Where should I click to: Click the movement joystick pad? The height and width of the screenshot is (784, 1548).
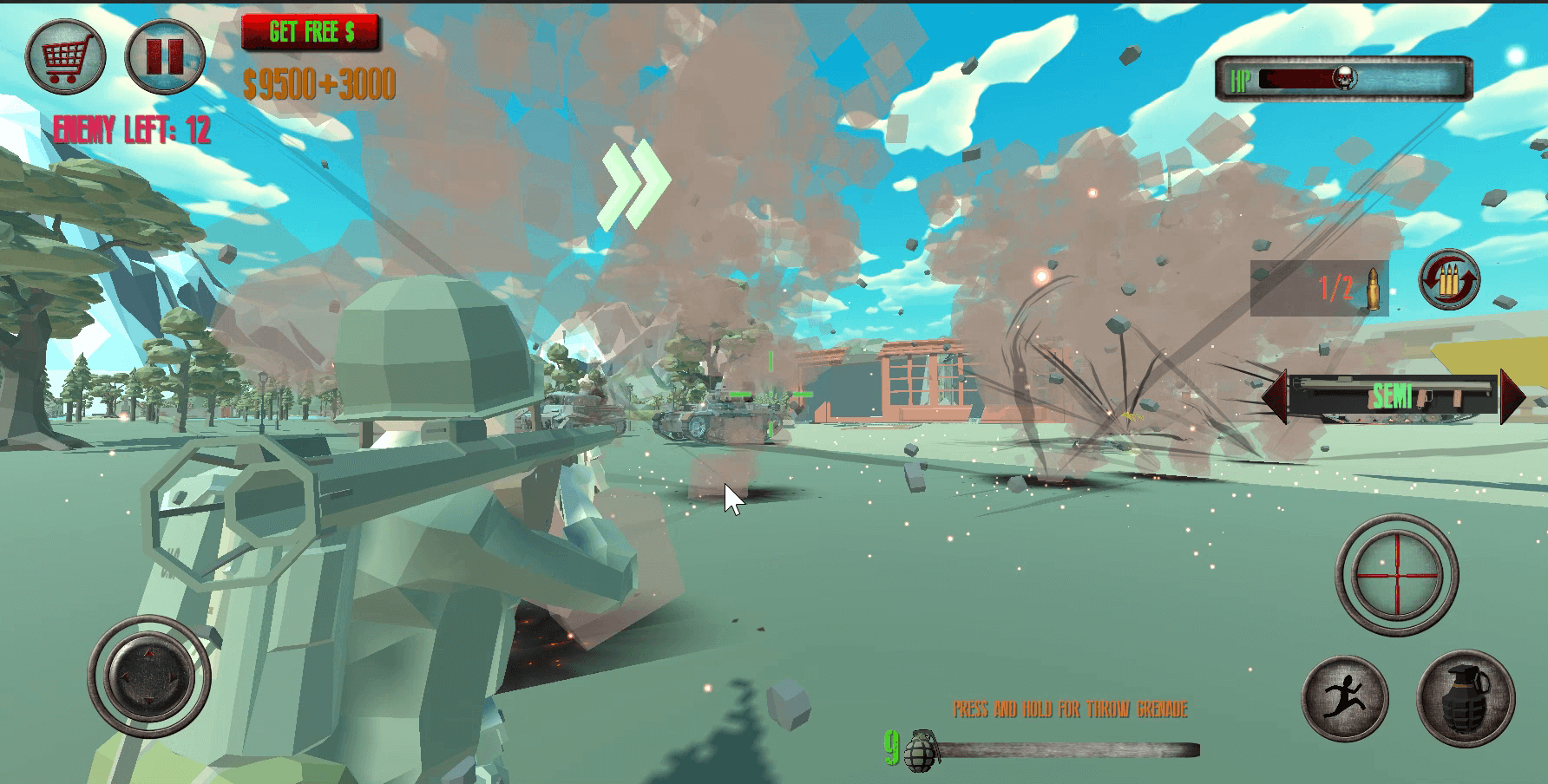(149, 676)
